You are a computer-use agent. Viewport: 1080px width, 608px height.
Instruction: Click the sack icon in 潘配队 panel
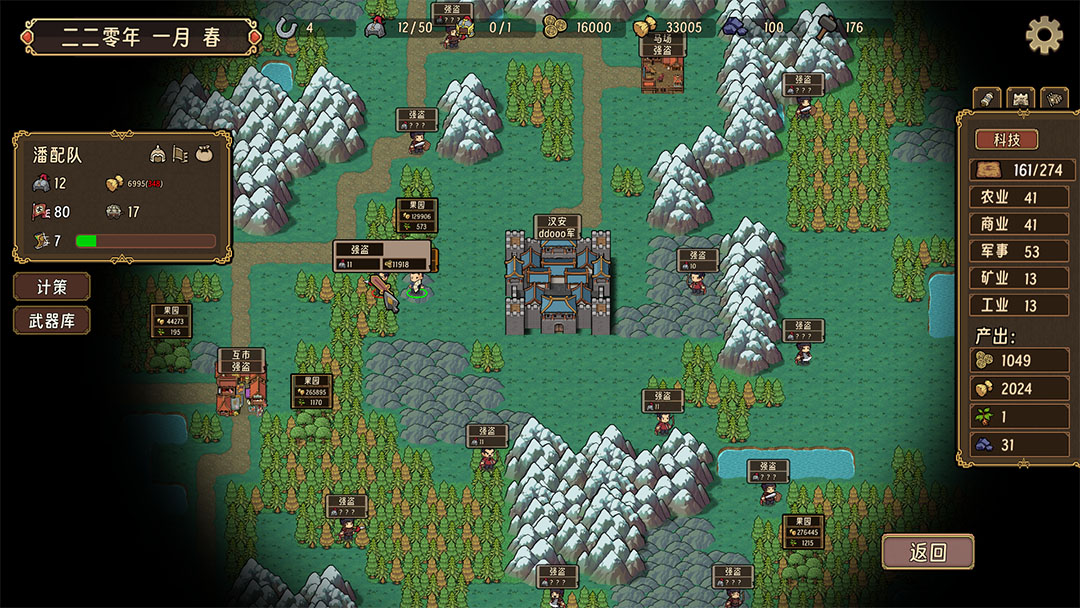coord(204,154)
